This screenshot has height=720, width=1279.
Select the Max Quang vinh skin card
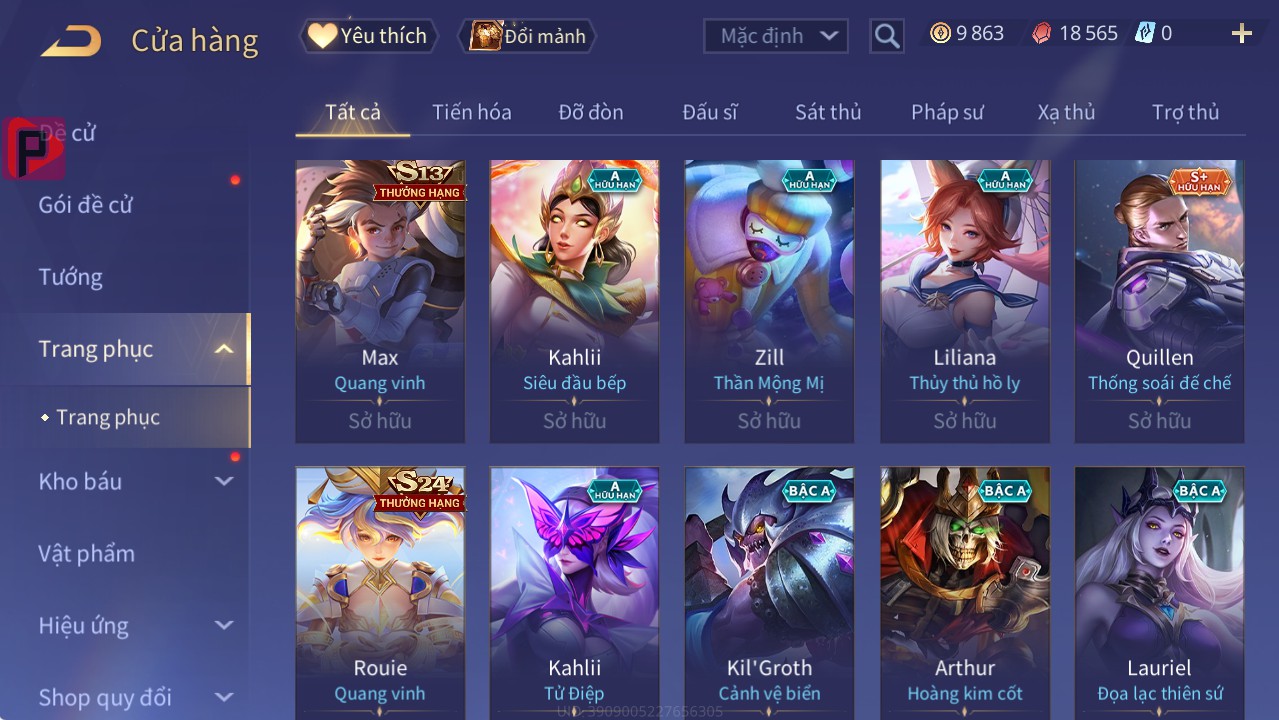point(380,300)
